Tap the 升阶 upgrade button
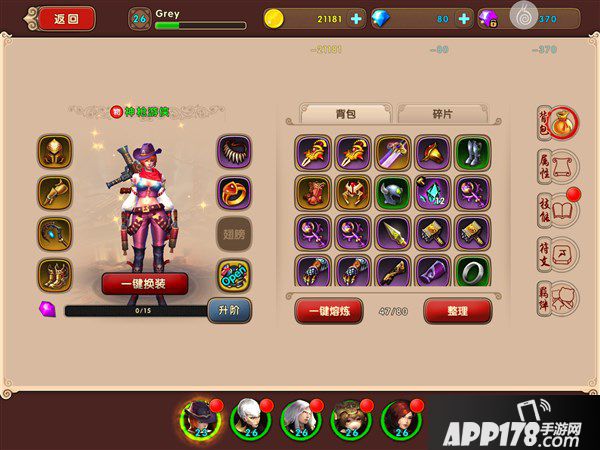This screenshot has width=600, height=450. (x=228, y=309)
